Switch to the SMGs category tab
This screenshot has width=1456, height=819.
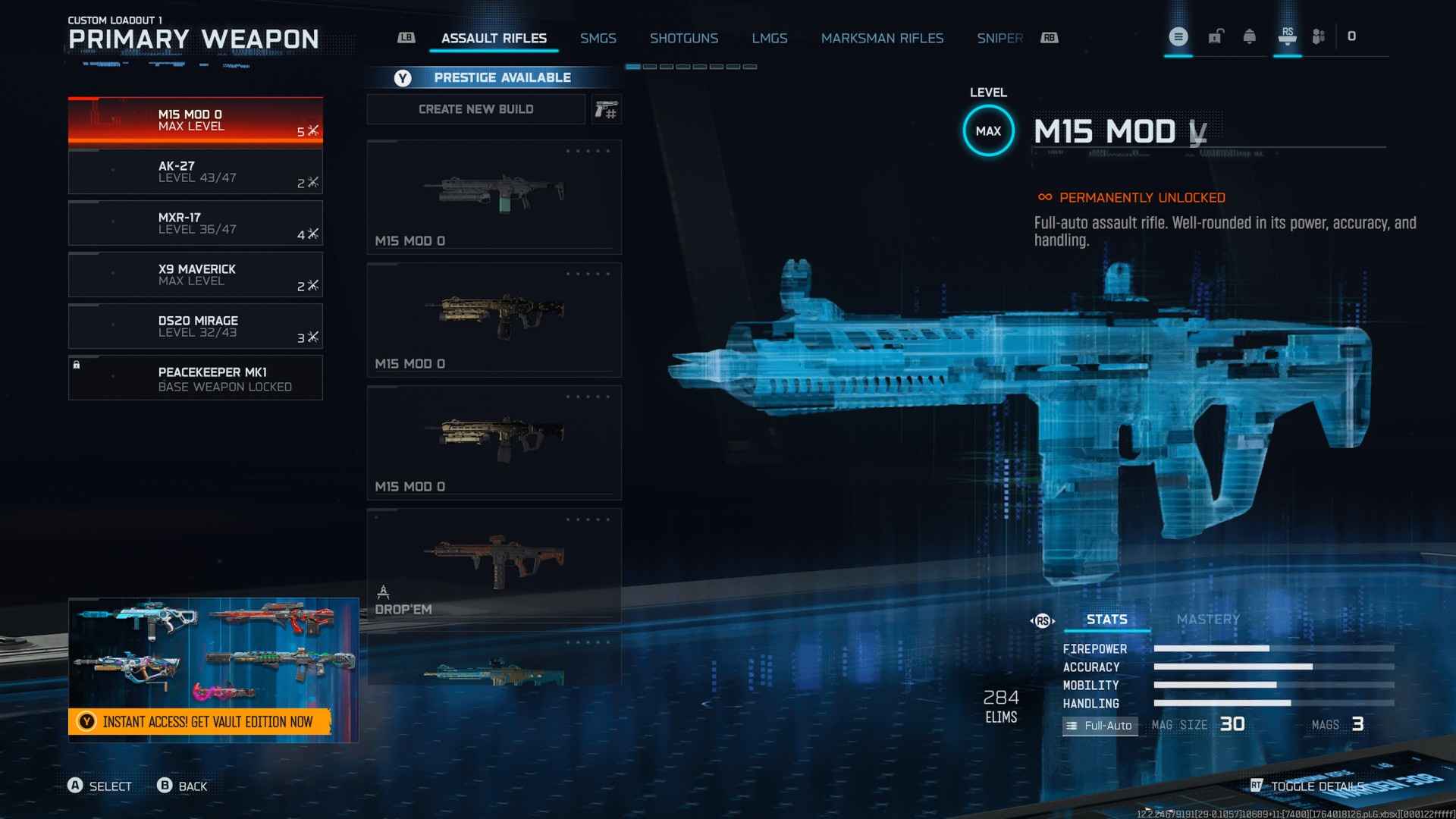pos(598,38)
